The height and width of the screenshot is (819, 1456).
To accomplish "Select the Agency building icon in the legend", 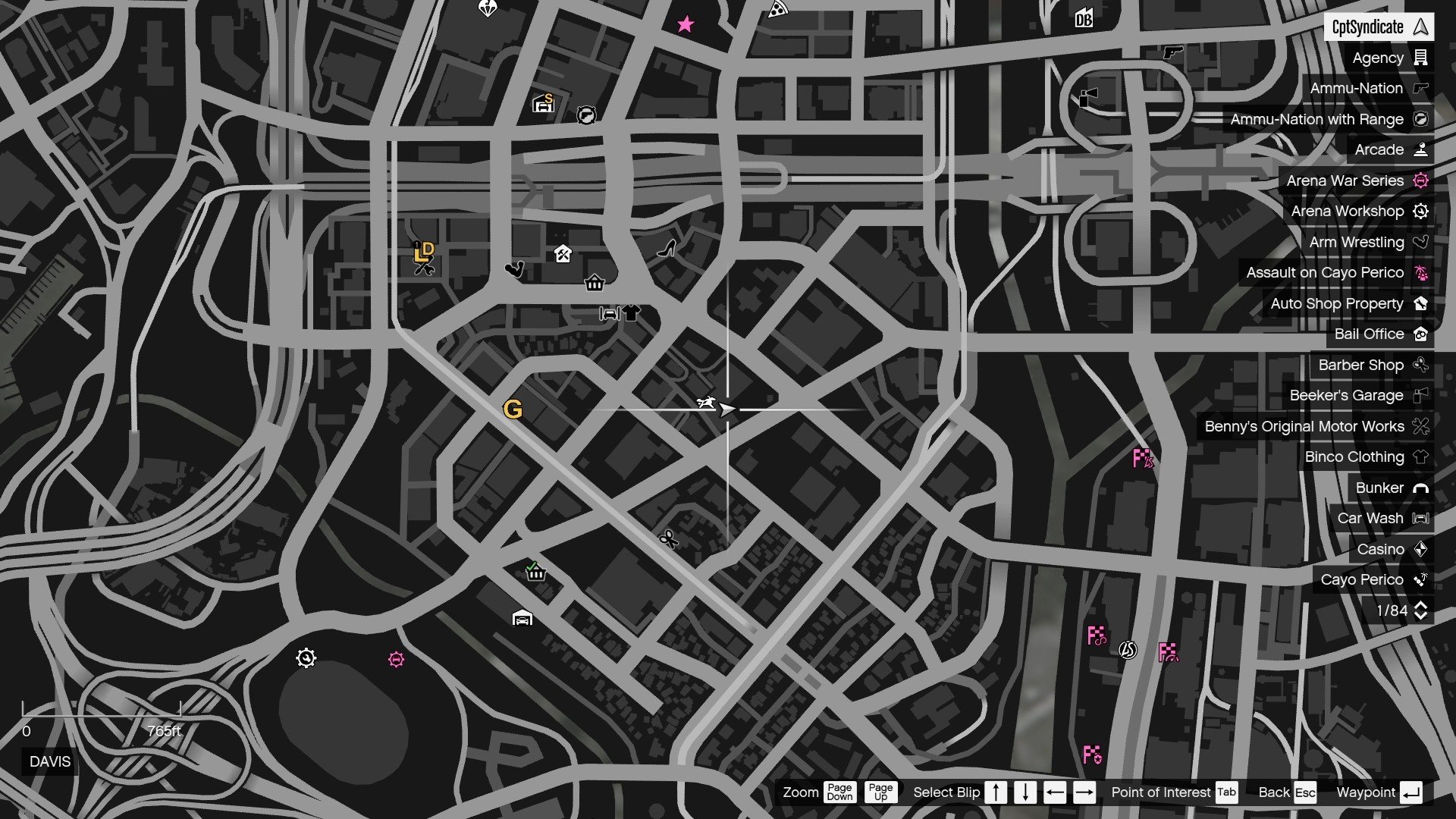I will coord(1421,58).
